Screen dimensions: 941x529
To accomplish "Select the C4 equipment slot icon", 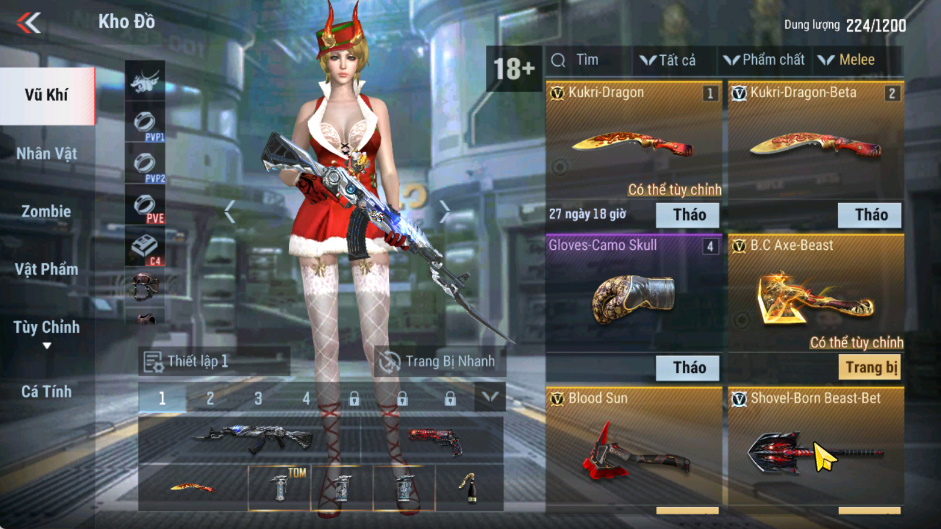I will (145, 247).
